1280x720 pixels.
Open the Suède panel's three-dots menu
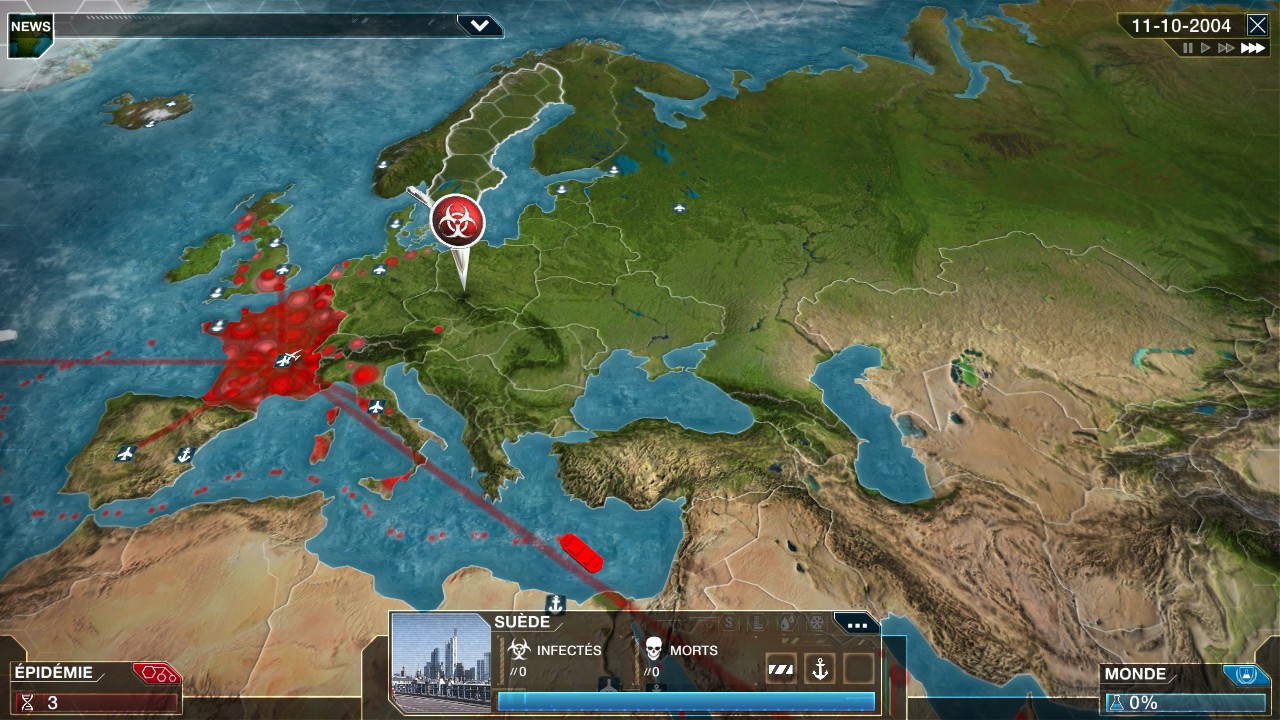coord(857,625)
